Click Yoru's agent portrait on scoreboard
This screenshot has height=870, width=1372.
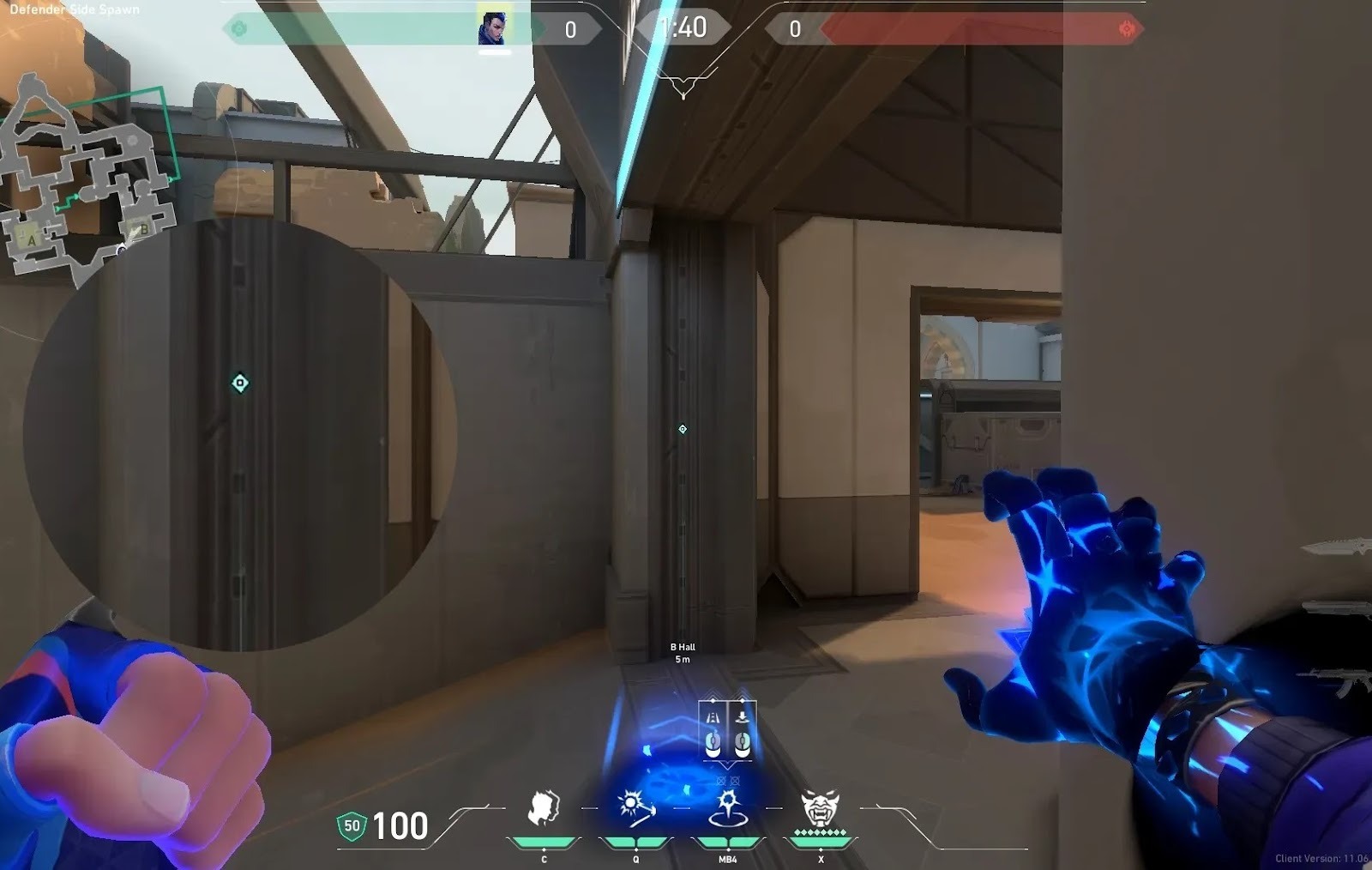click(x=493, y=29)
